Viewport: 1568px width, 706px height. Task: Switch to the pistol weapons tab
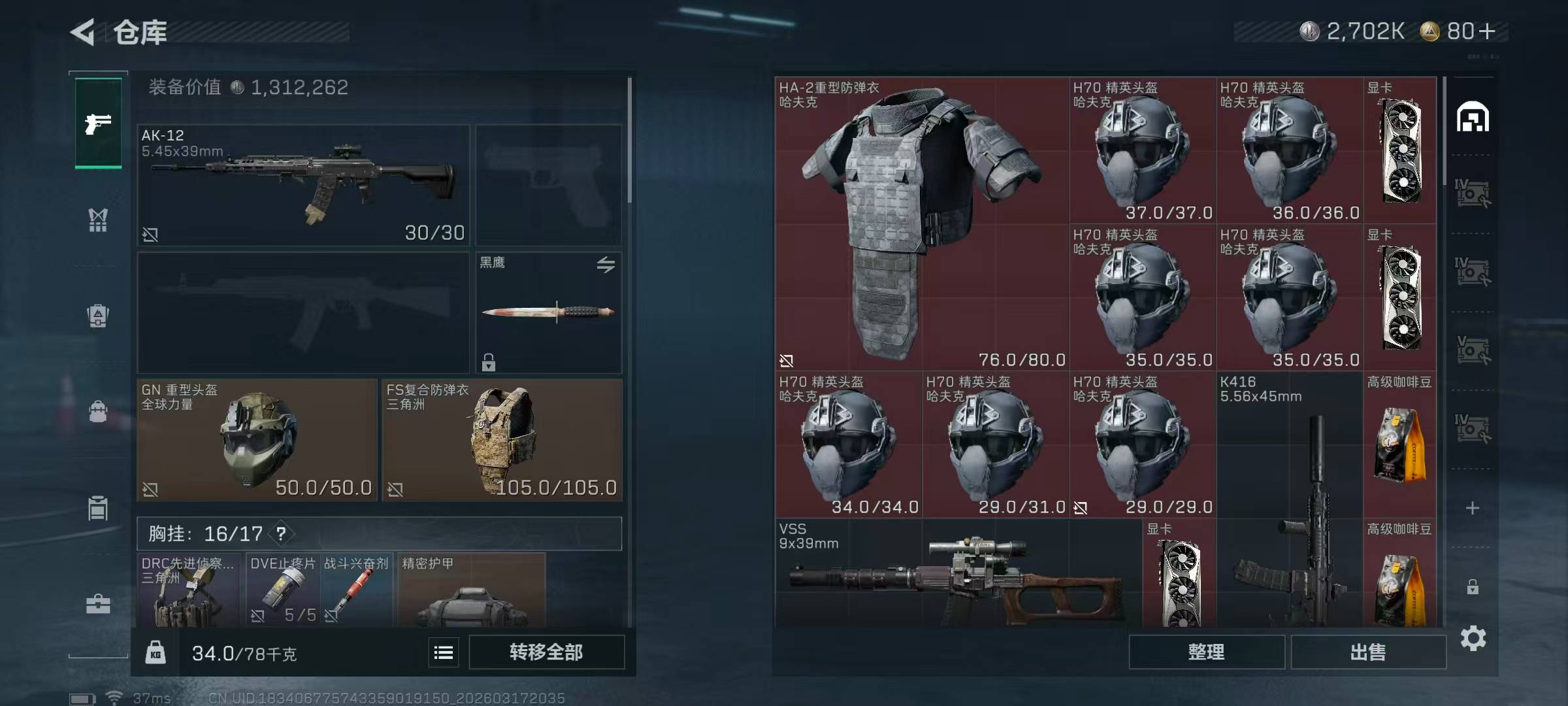click(x=98, y=123)
